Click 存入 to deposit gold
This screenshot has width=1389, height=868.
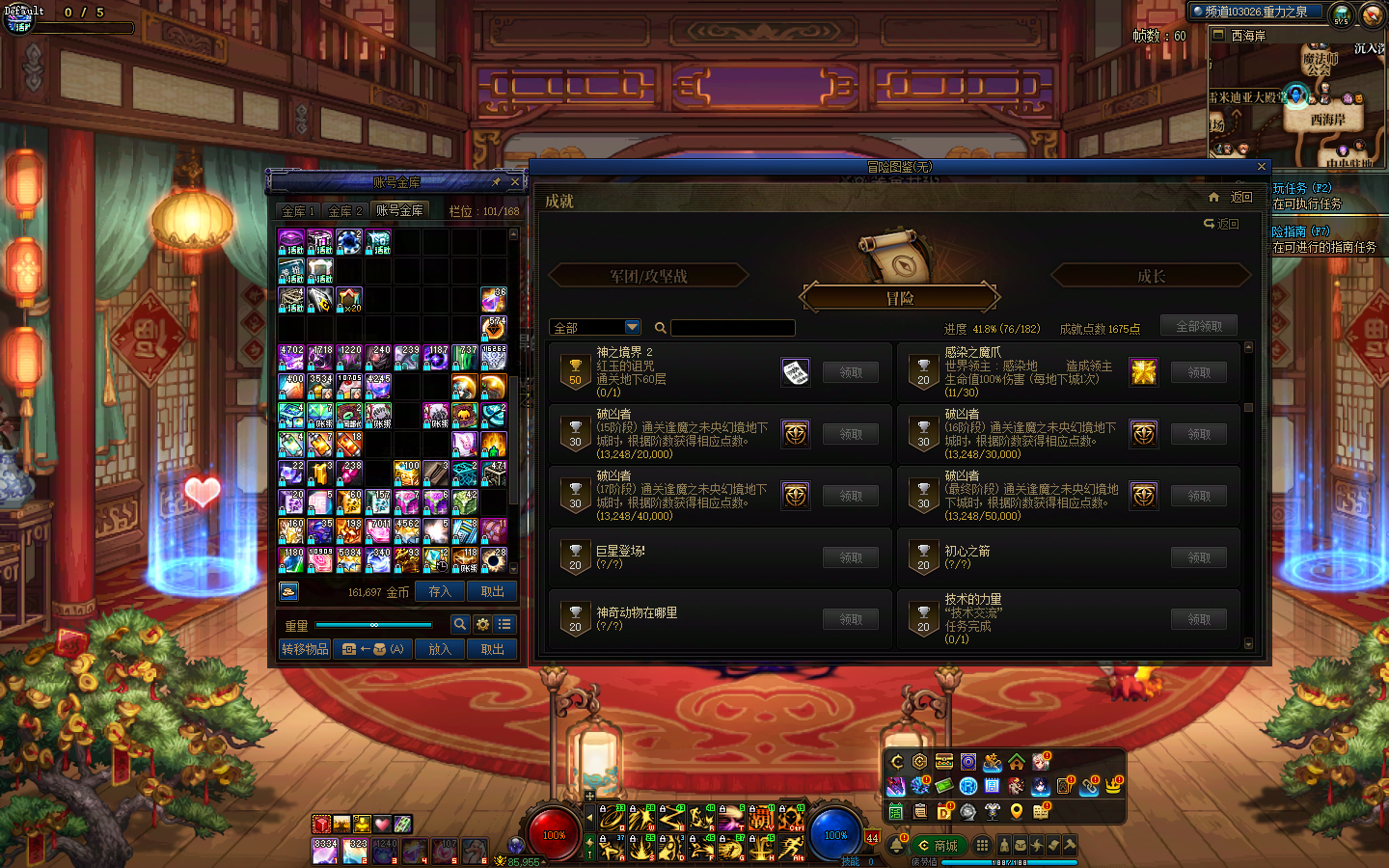click(x=440, y=591)
